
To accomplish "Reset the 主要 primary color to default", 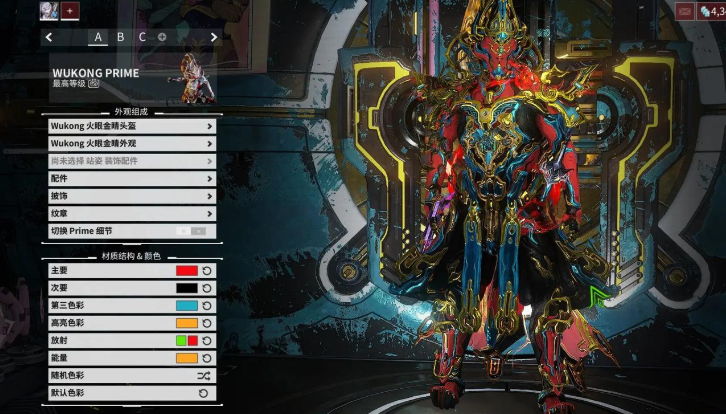I will pyautogui.click(x=207, y=271).
